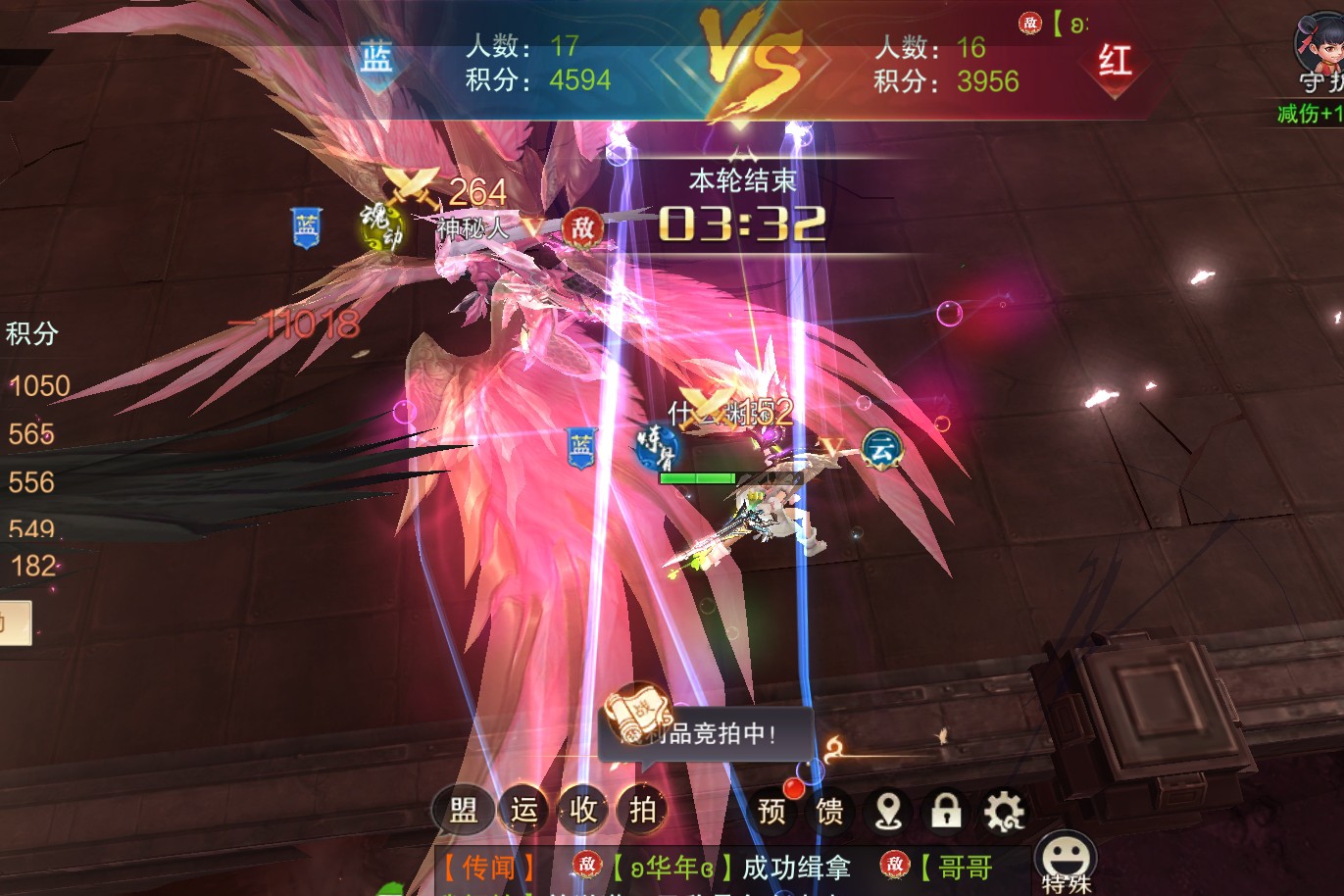This screenshot has height=896, width=1344.
Task: Click the cream button under the score list
Action: pos(16,623)
